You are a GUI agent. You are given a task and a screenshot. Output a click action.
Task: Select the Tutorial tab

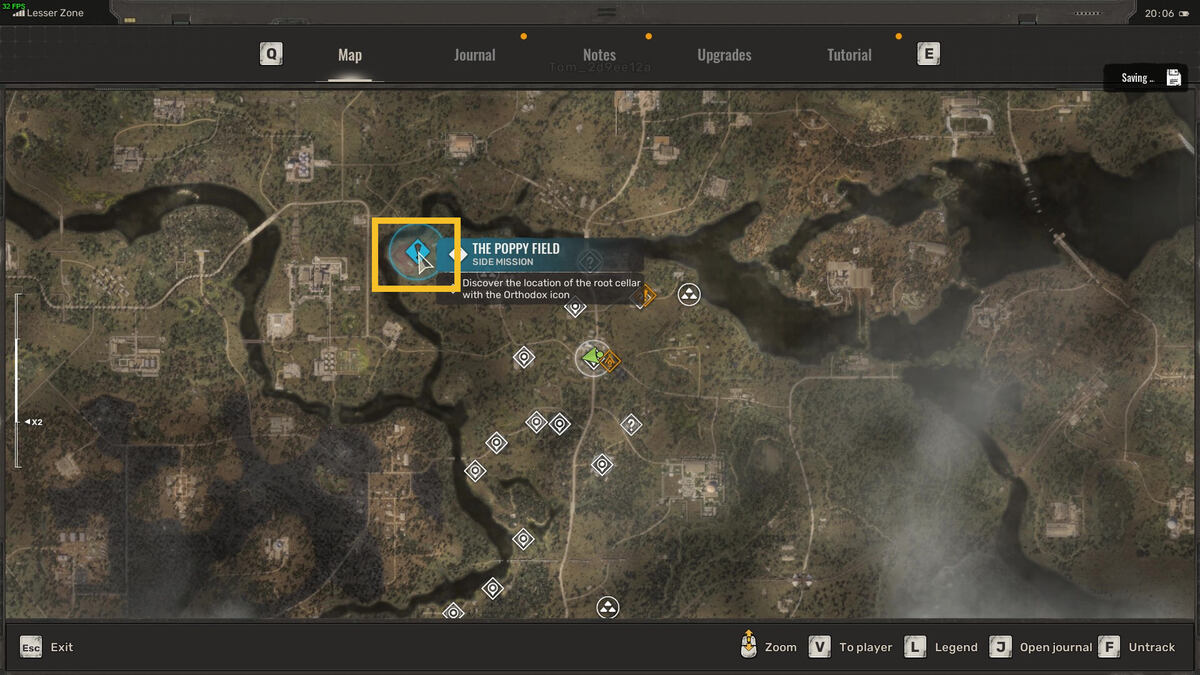pos(849,55)
